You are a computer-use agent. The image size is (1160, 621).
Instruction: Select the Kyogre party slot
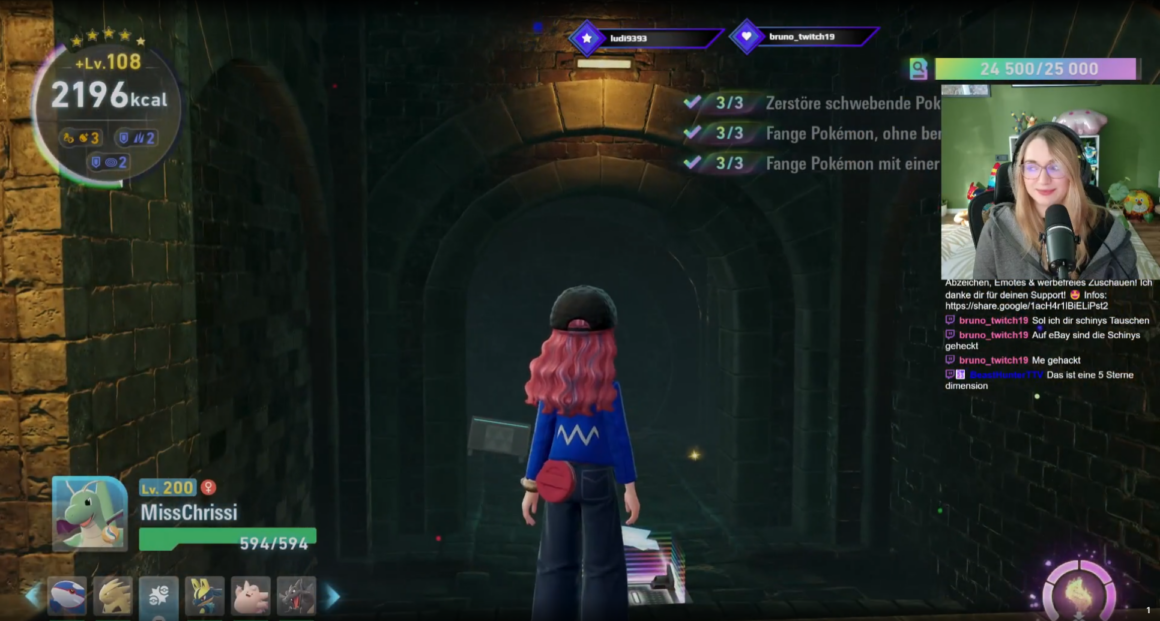(67, 596)
